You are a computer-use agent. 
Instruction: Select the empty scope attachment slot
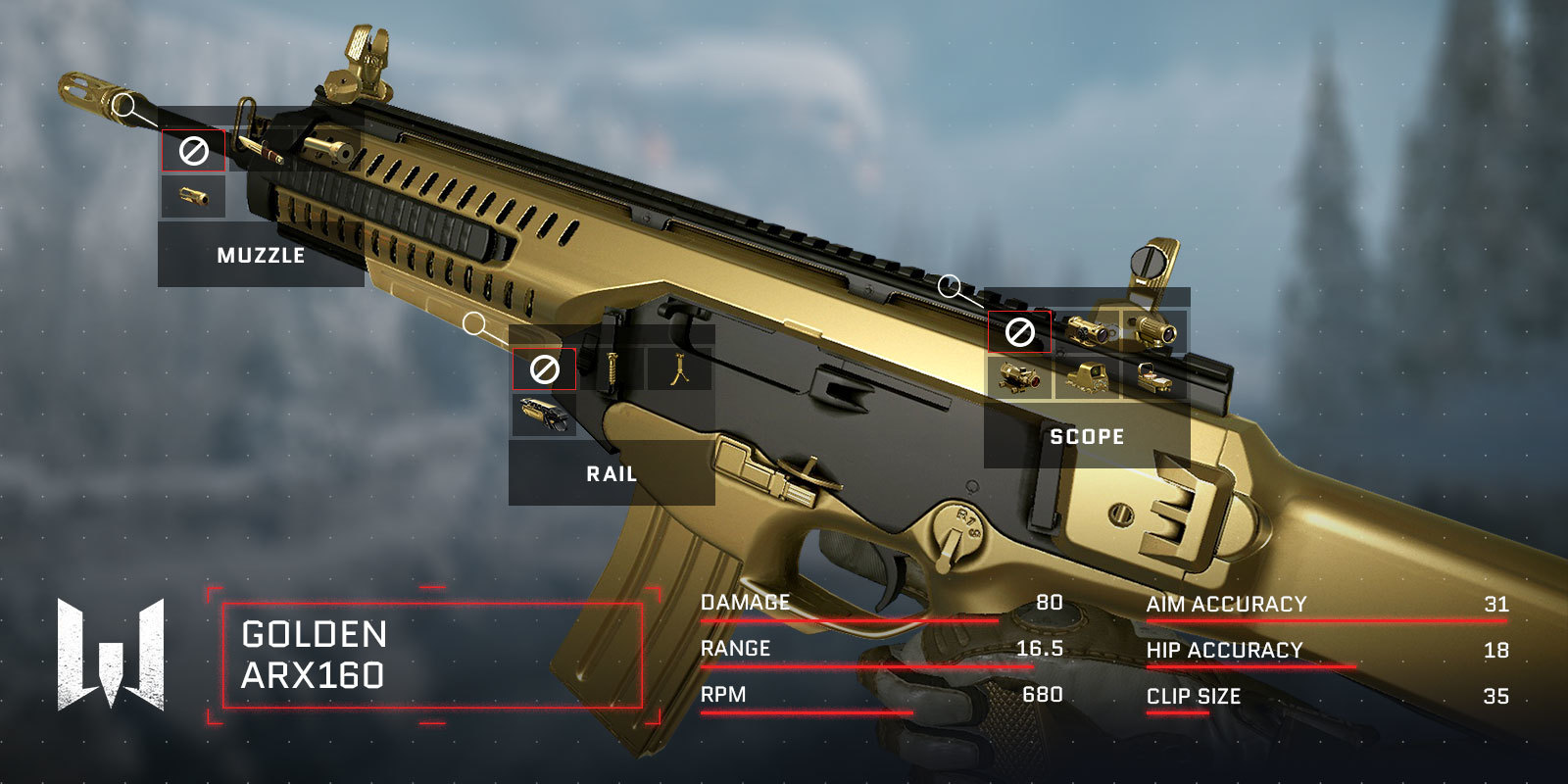[1019, 332]
